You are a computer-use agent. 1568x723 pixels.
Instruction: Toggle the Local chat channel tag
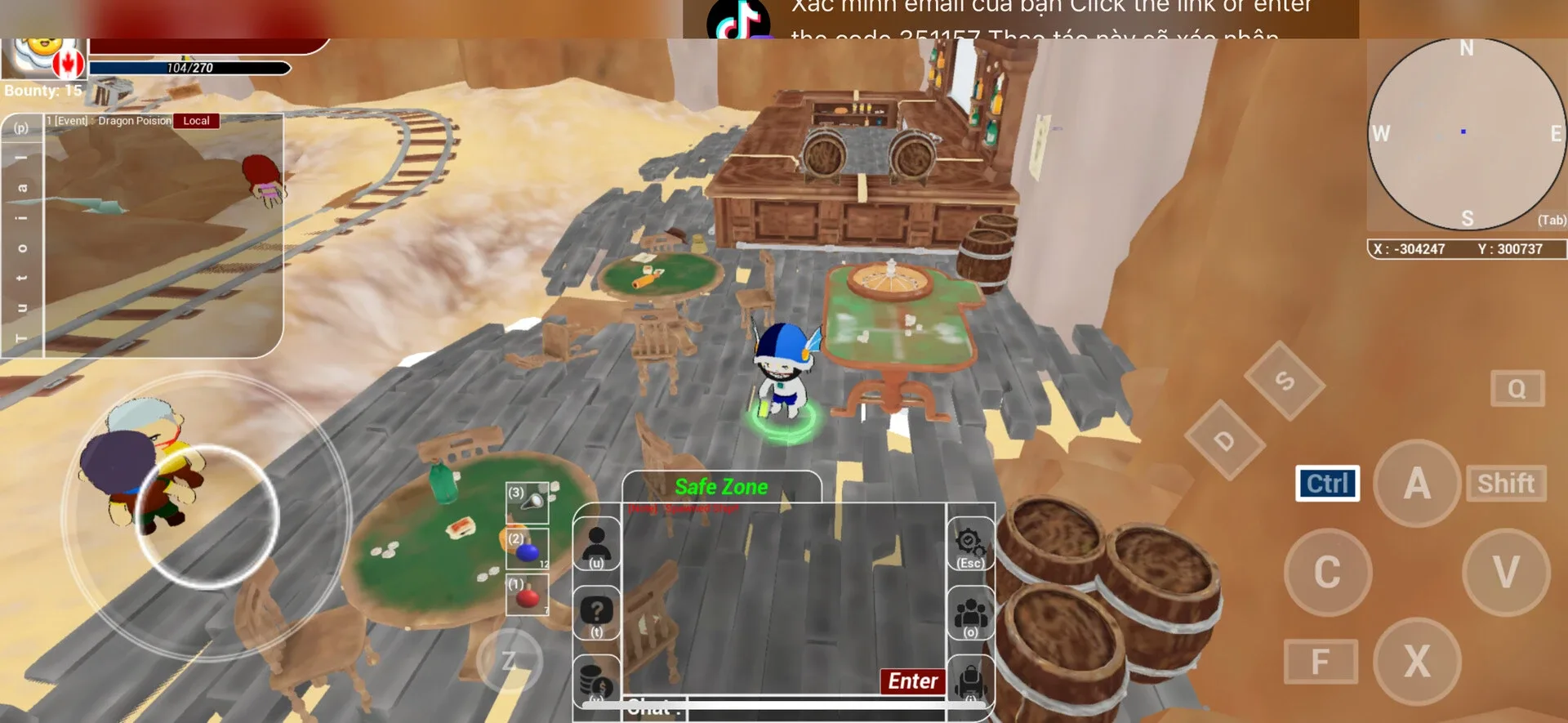196,120
